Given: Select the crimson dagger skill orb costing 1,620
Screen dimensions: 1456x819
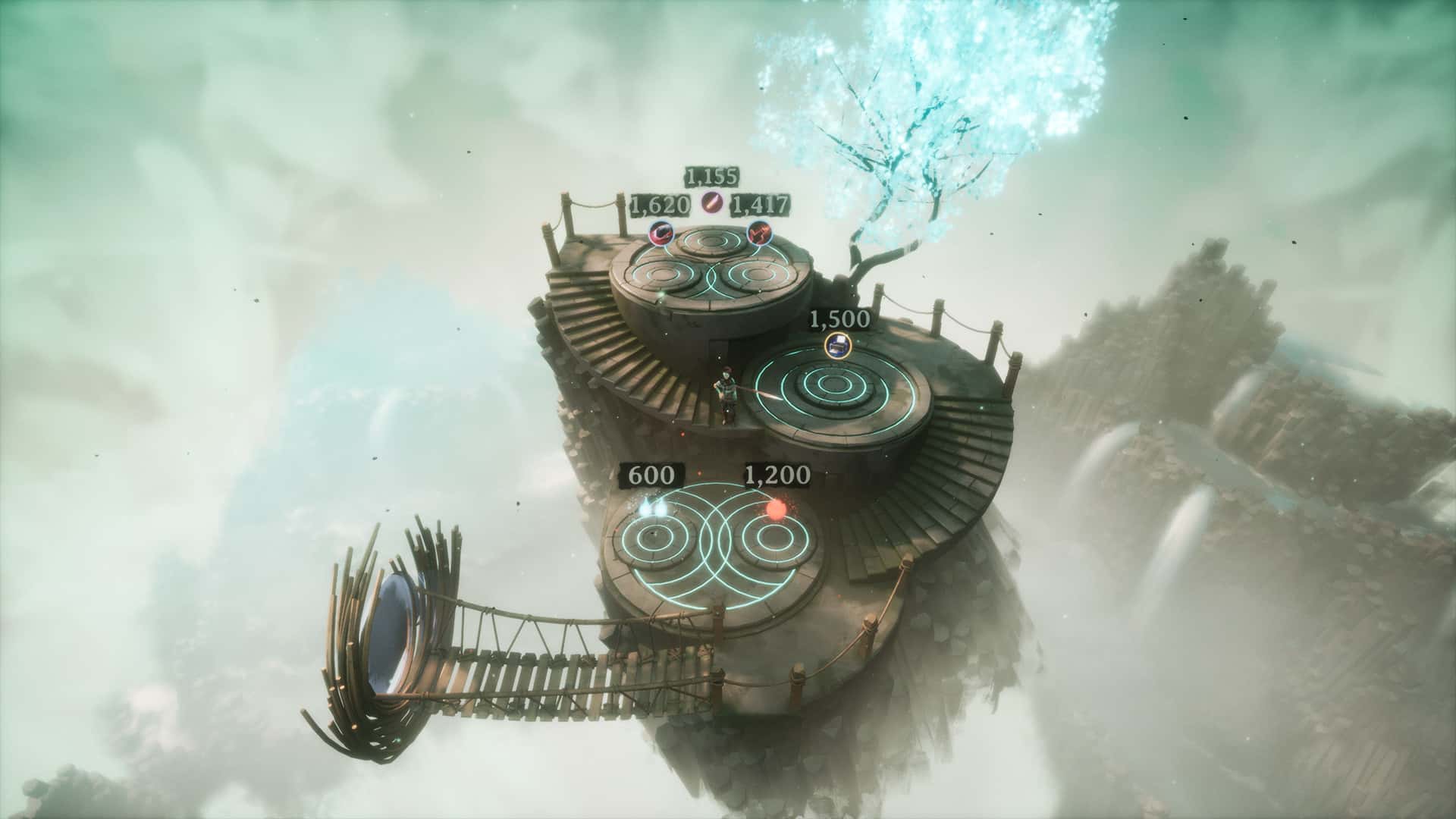Looking at the screenshot, I should [661, 234].
